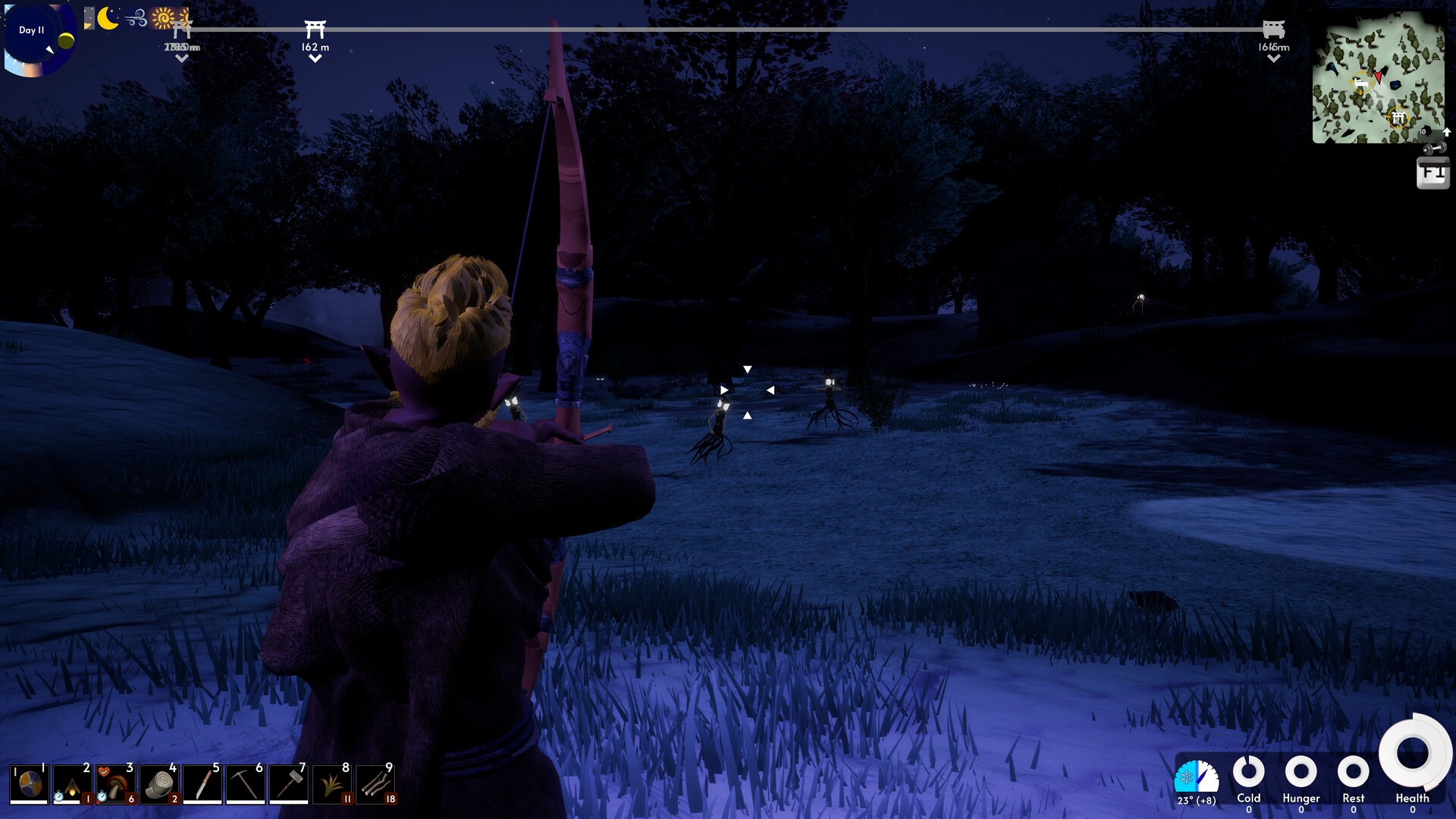
Task: Click the temperature gauge showing 23°
Action: 1196,779
